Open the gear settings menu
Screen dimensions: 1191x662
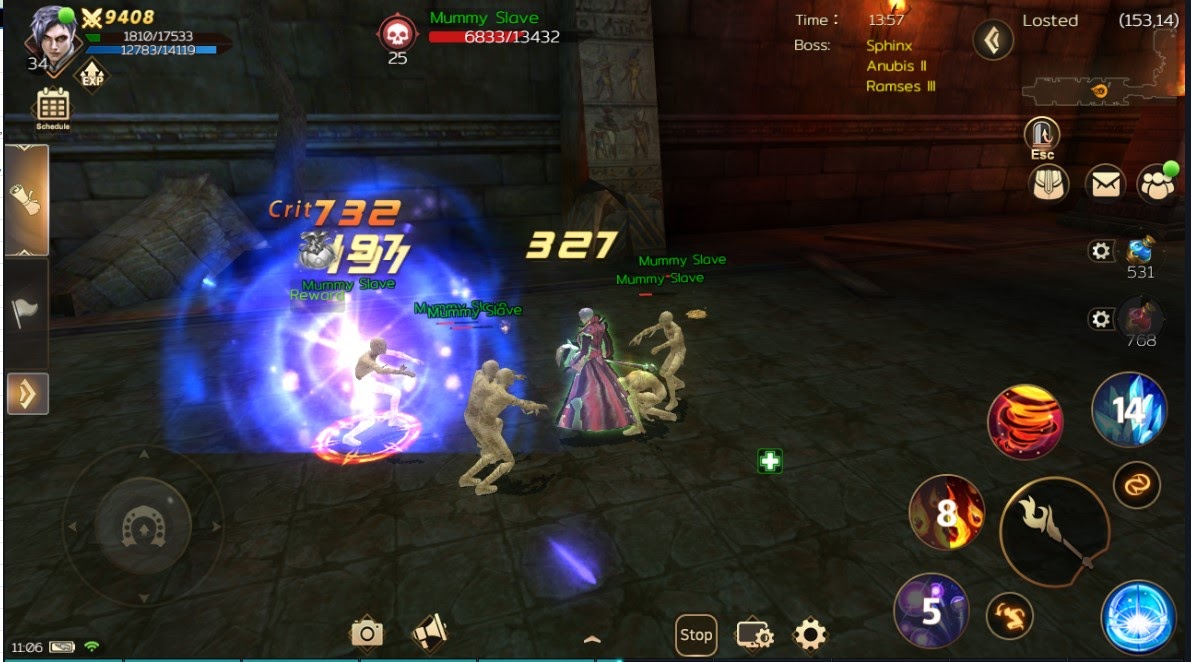pos(809,634)
